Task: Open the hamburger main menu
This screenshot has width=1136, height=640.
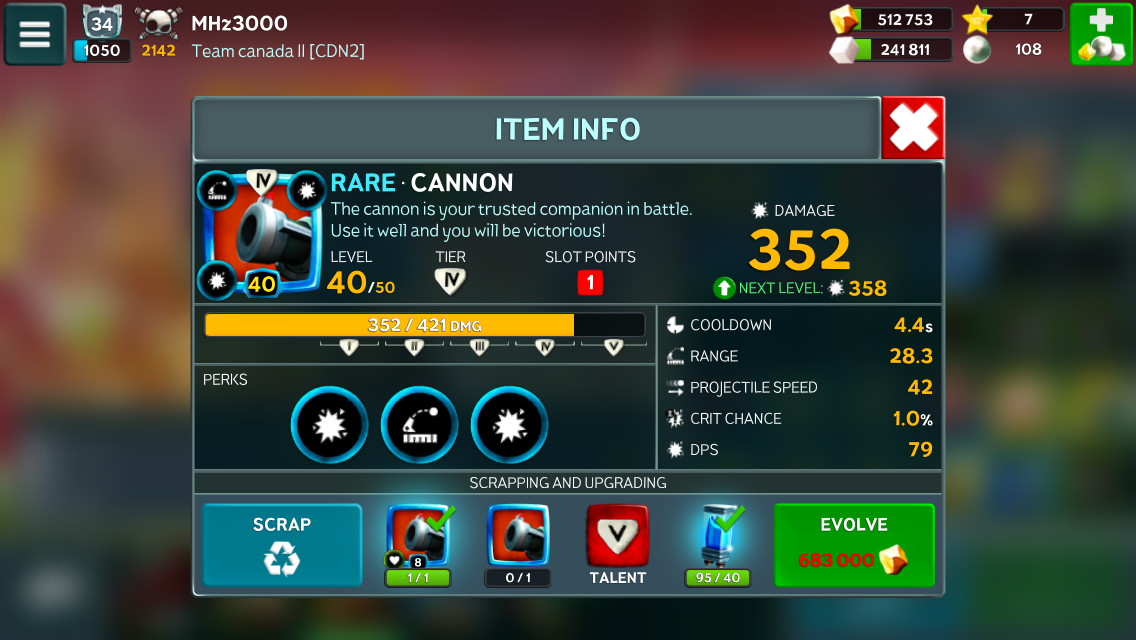Action: click(35, 35)
